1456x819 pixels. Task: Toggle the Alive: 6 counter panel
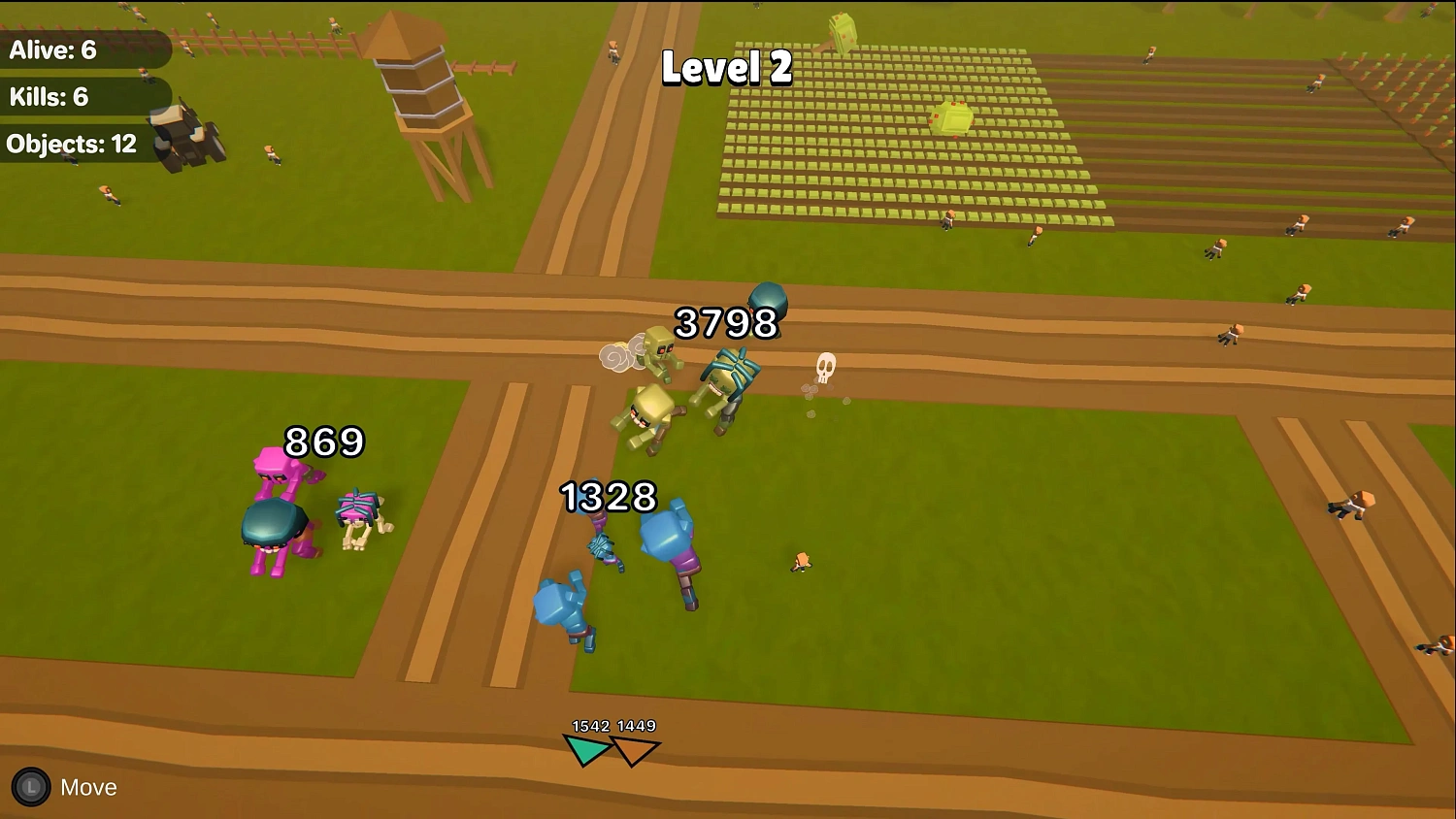pos(68,50)
